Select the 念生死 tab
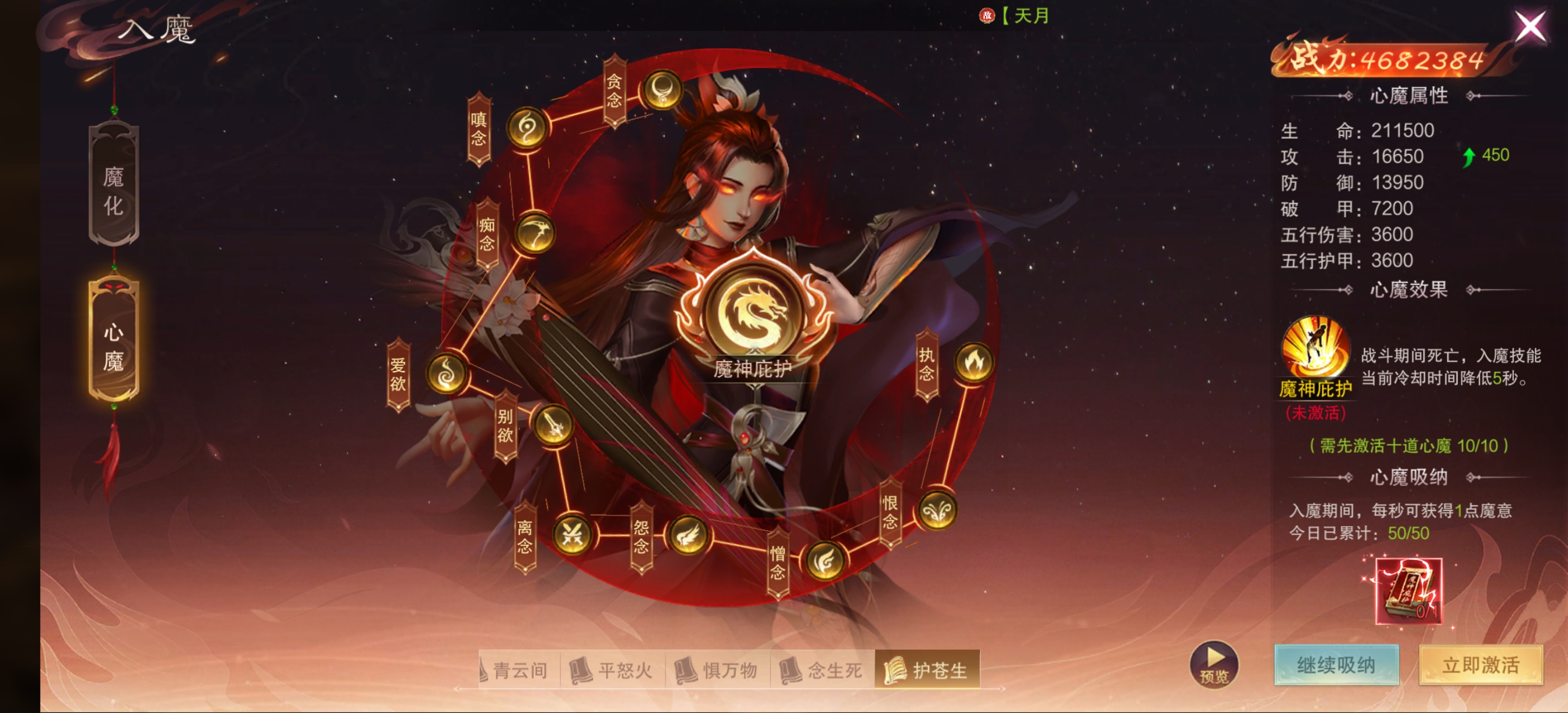Image resolution: width=1568 pixels, height=713 pixels. tap(822, 670)
